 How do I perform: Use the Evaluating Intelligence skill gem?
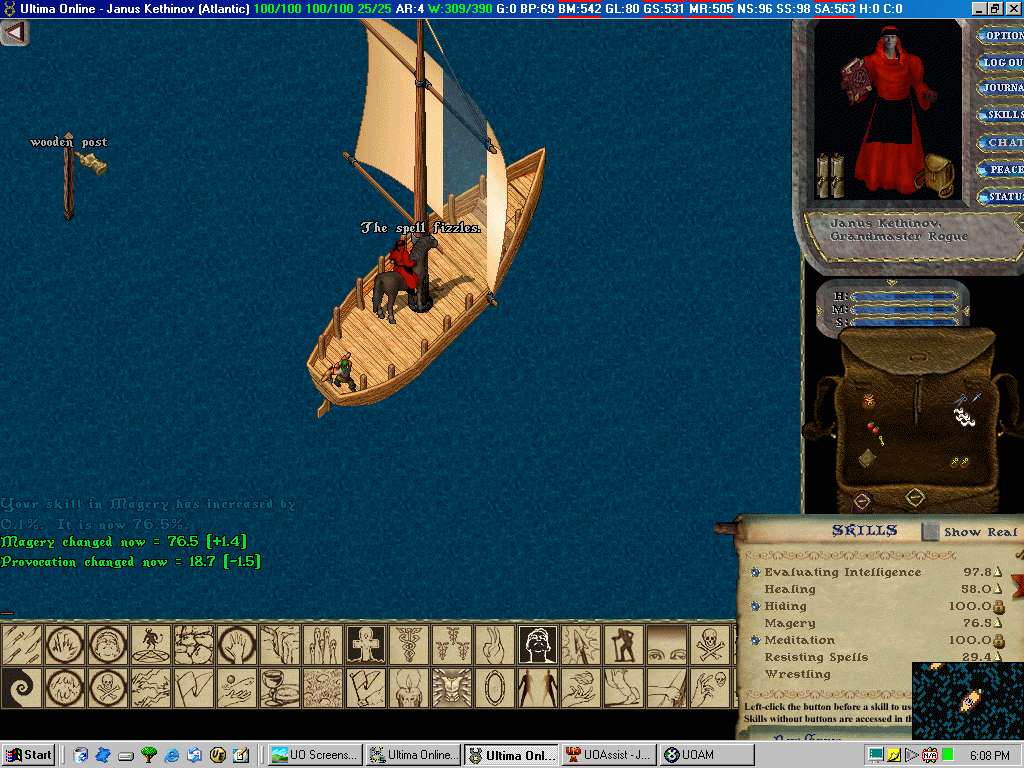point(755,573)
